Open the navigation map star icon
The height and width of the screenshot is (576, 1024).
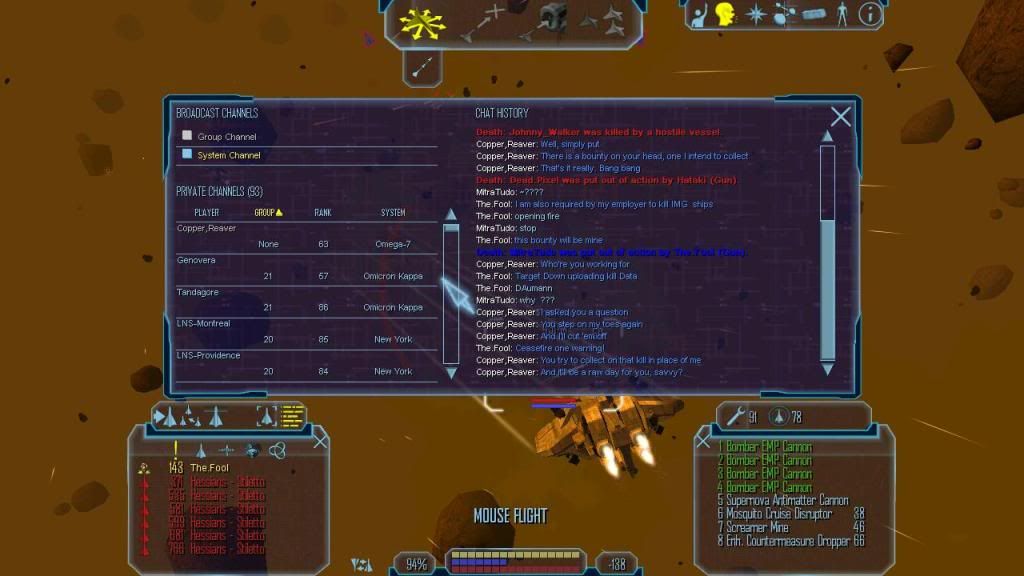coord(756,14)
